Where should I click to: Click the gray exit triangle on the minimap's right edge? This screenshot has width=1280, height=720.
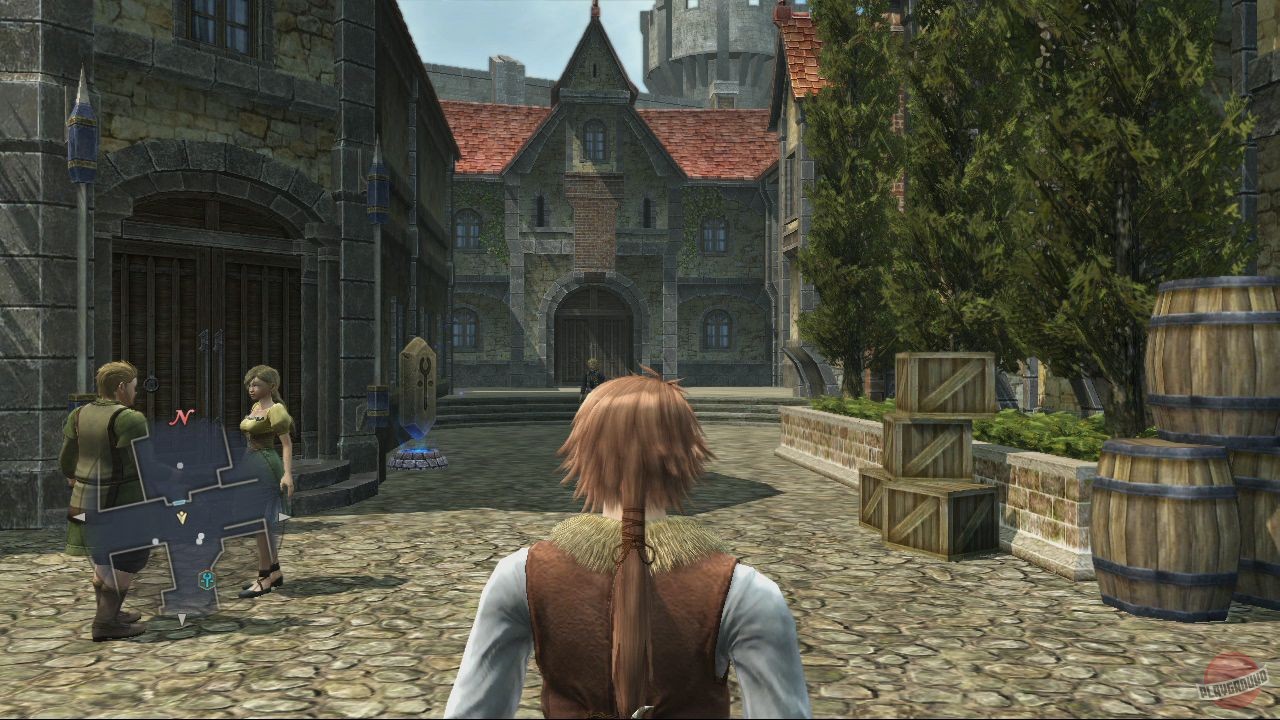click(x=283, y=517)
